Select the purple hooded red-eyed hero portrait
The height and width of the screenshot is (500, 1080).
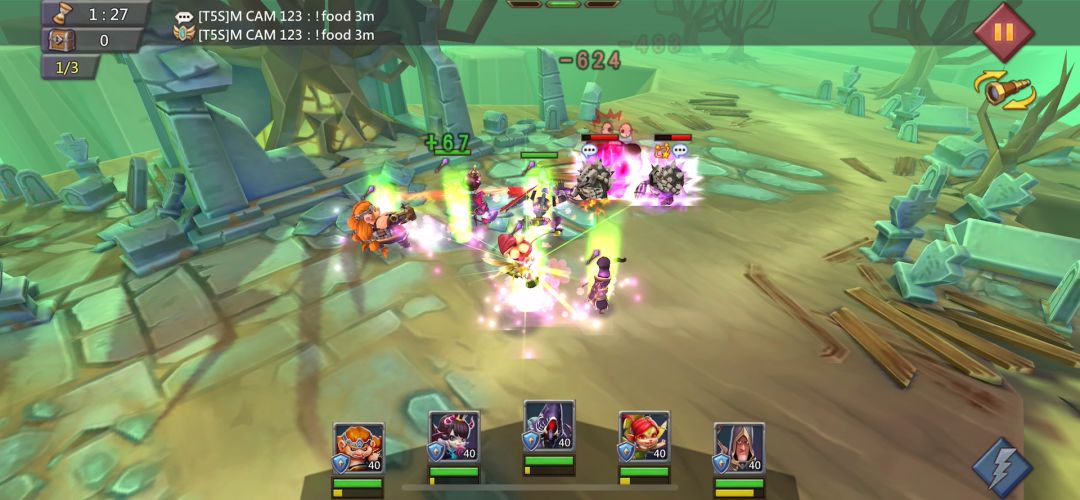tap(549, 427)
